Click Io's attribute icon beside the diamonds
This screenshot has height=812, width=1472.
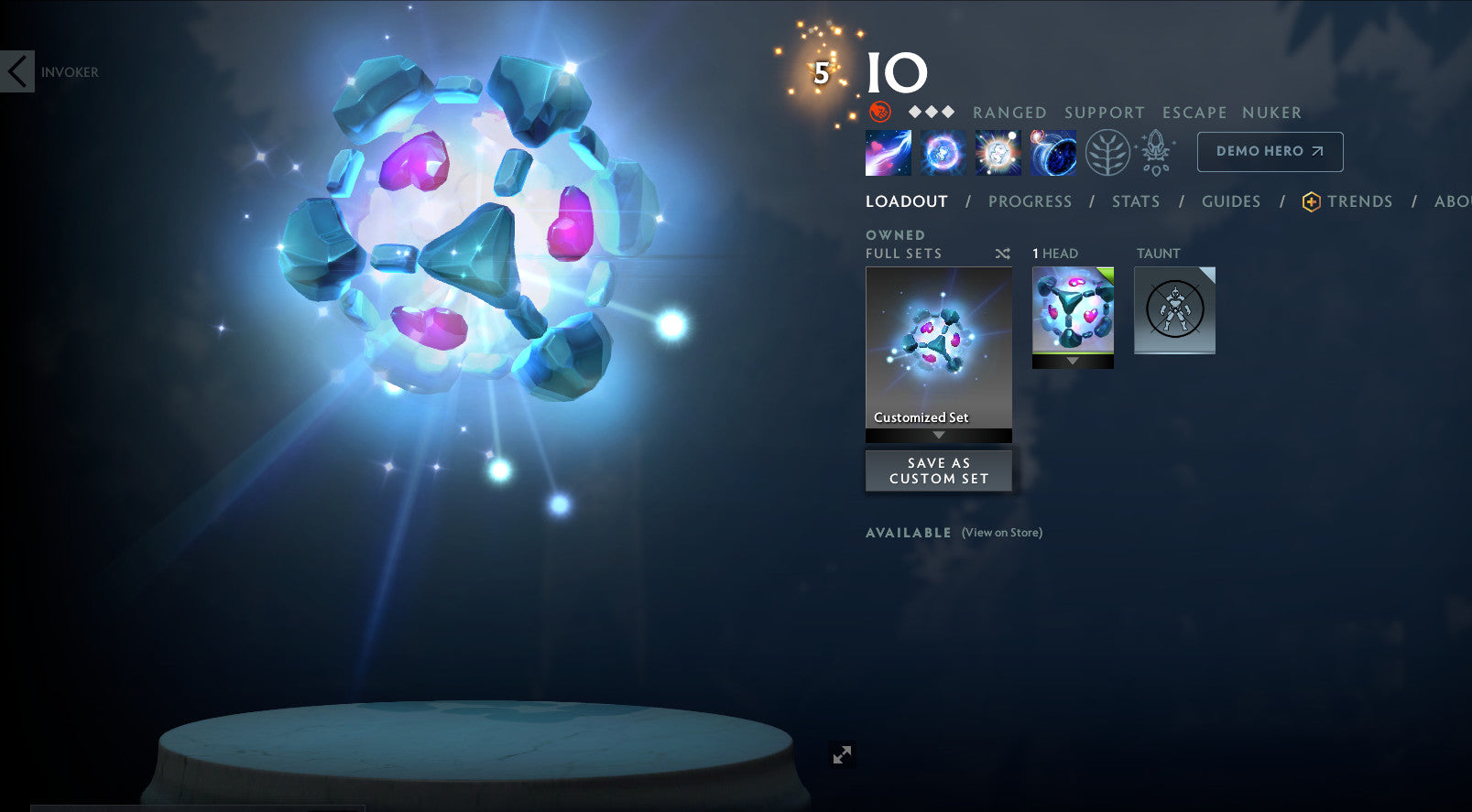tap(880, 114)
